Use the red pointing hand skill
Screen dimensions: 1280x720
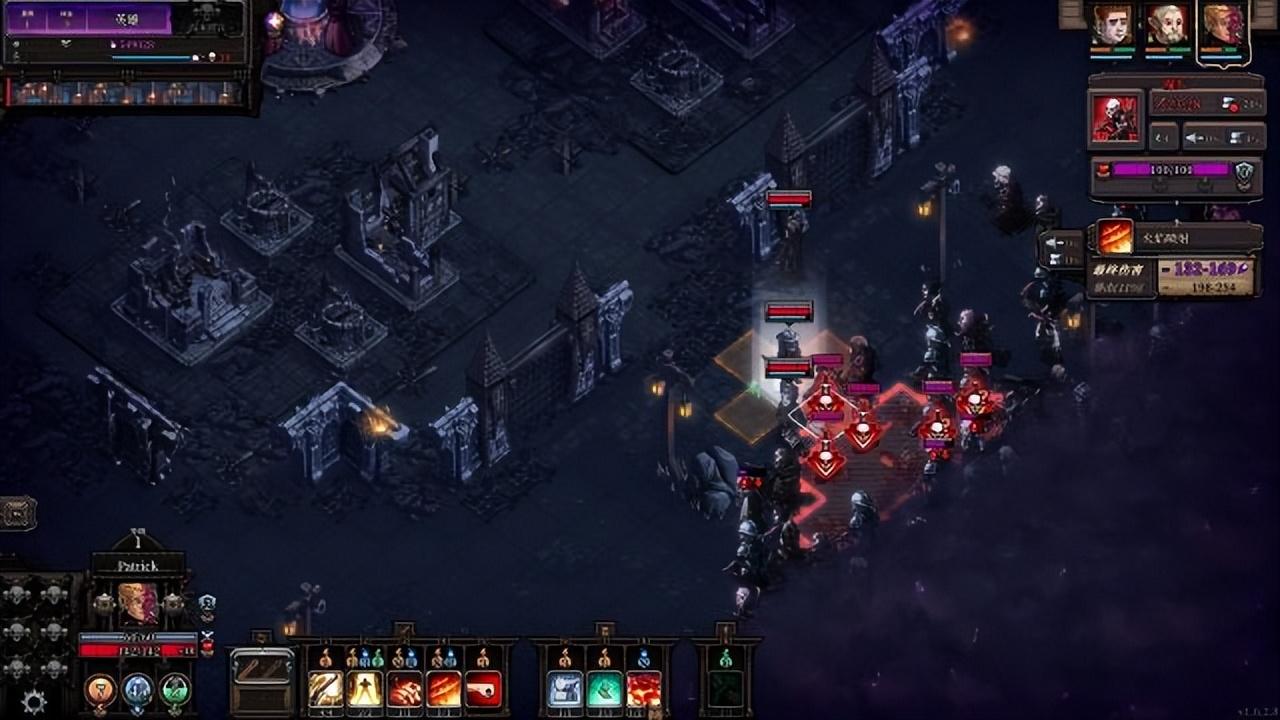click(x=484, y=689)
